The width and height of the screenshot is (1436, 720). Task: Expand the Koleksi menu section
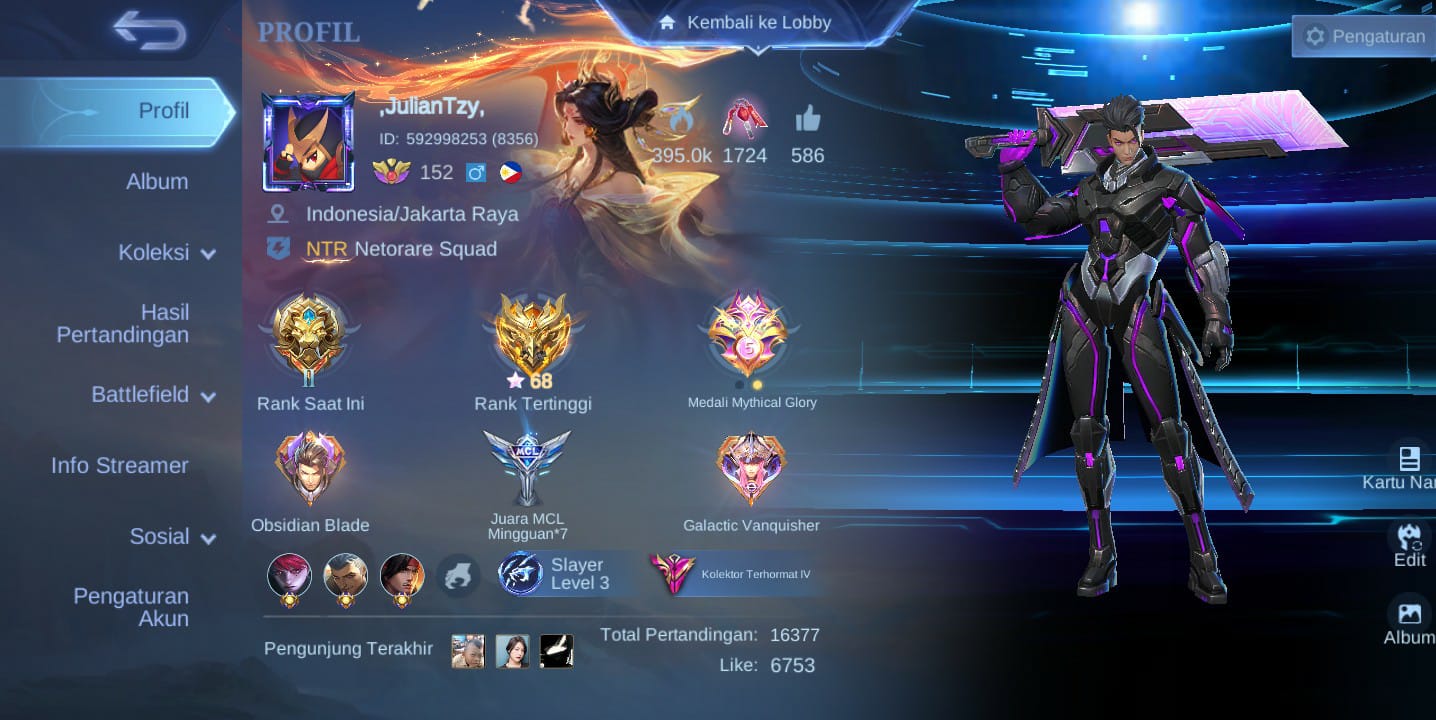tap(166, 253)
